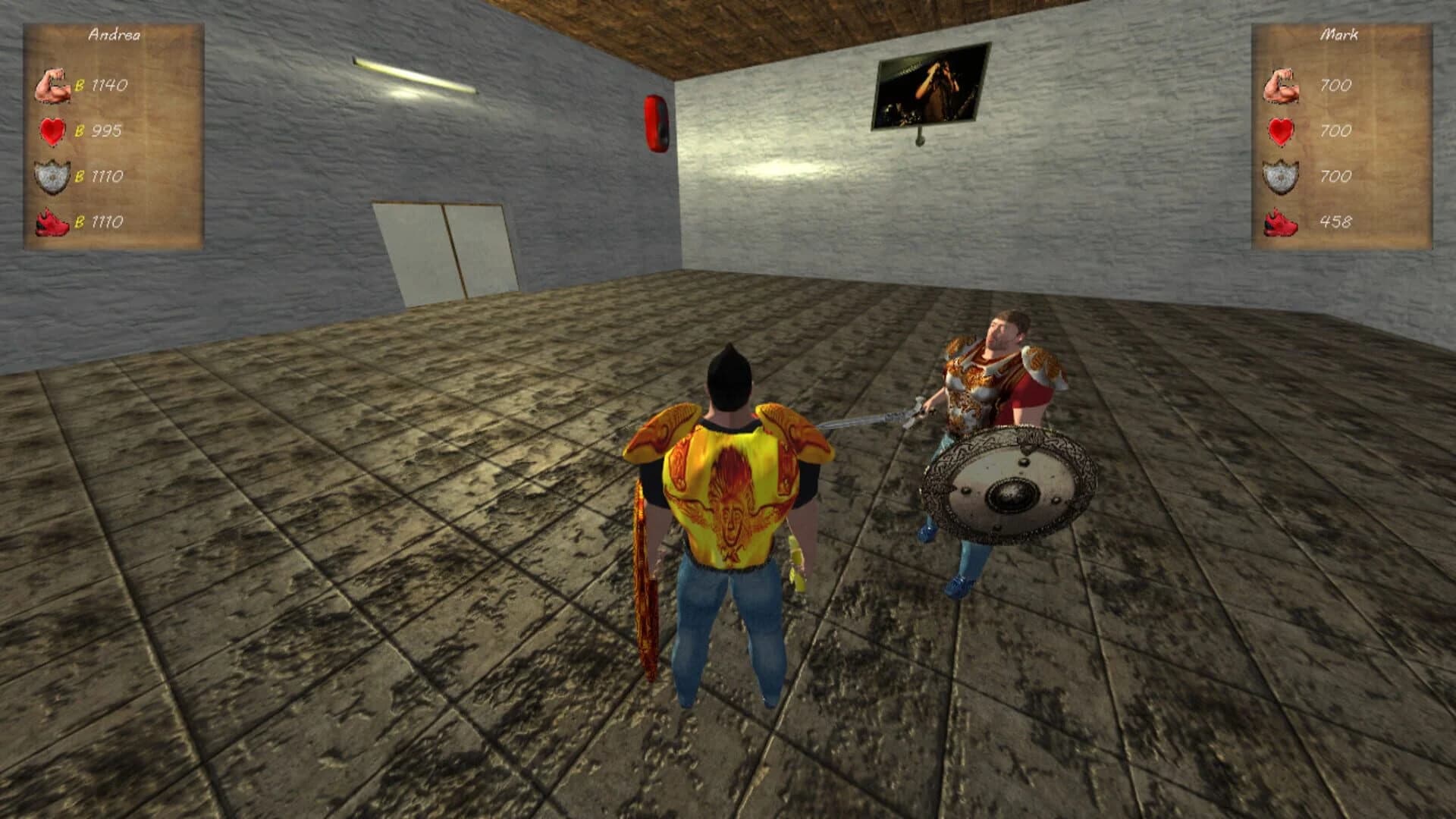Click Mark's heart health icon
Viewport: 1456px width, 819px height.
coord(1280,130)
